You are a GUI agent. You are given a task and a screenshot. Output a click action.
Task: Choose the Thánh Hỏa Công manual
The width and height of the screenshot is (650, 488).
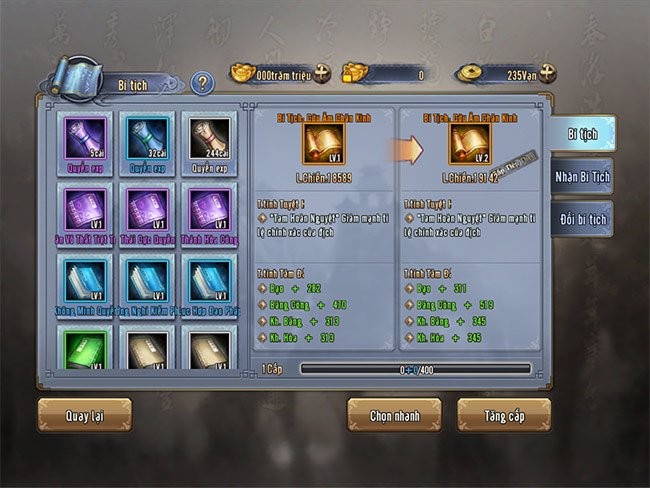[x=209, y=209]
